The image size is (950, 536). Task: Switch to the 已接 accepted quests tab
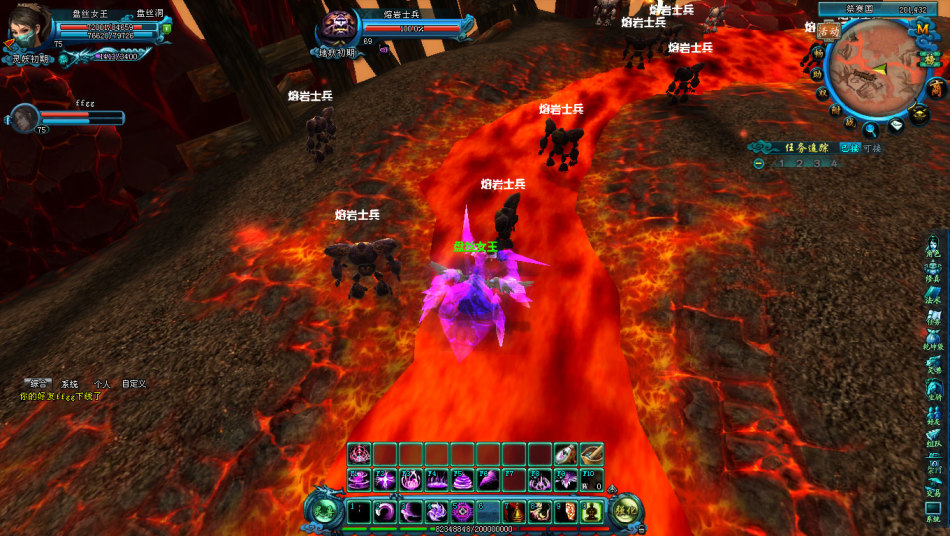(x=848, y=147)
